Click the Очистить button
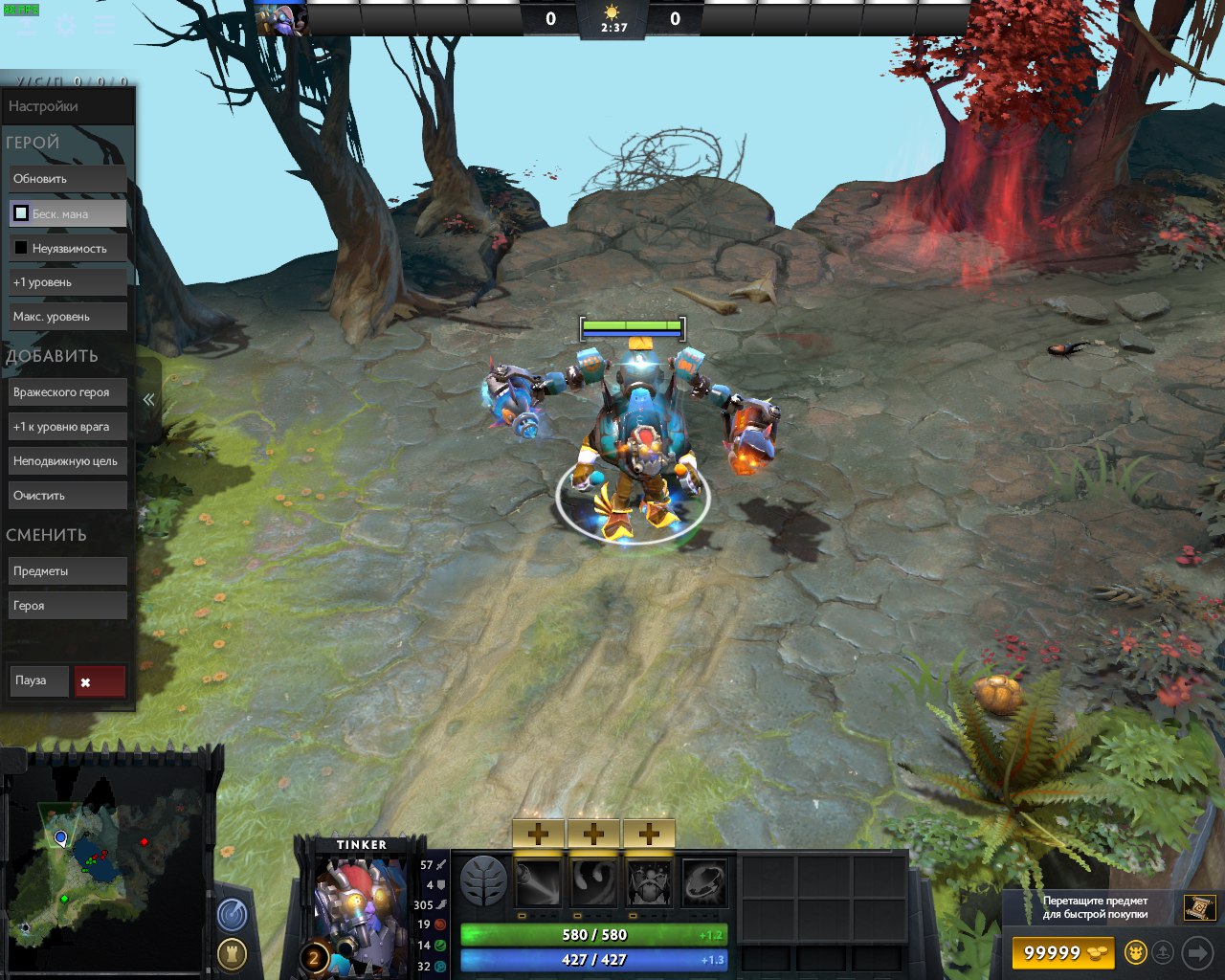The width and height of the screenshot is (1225, 980). [67, 496]
